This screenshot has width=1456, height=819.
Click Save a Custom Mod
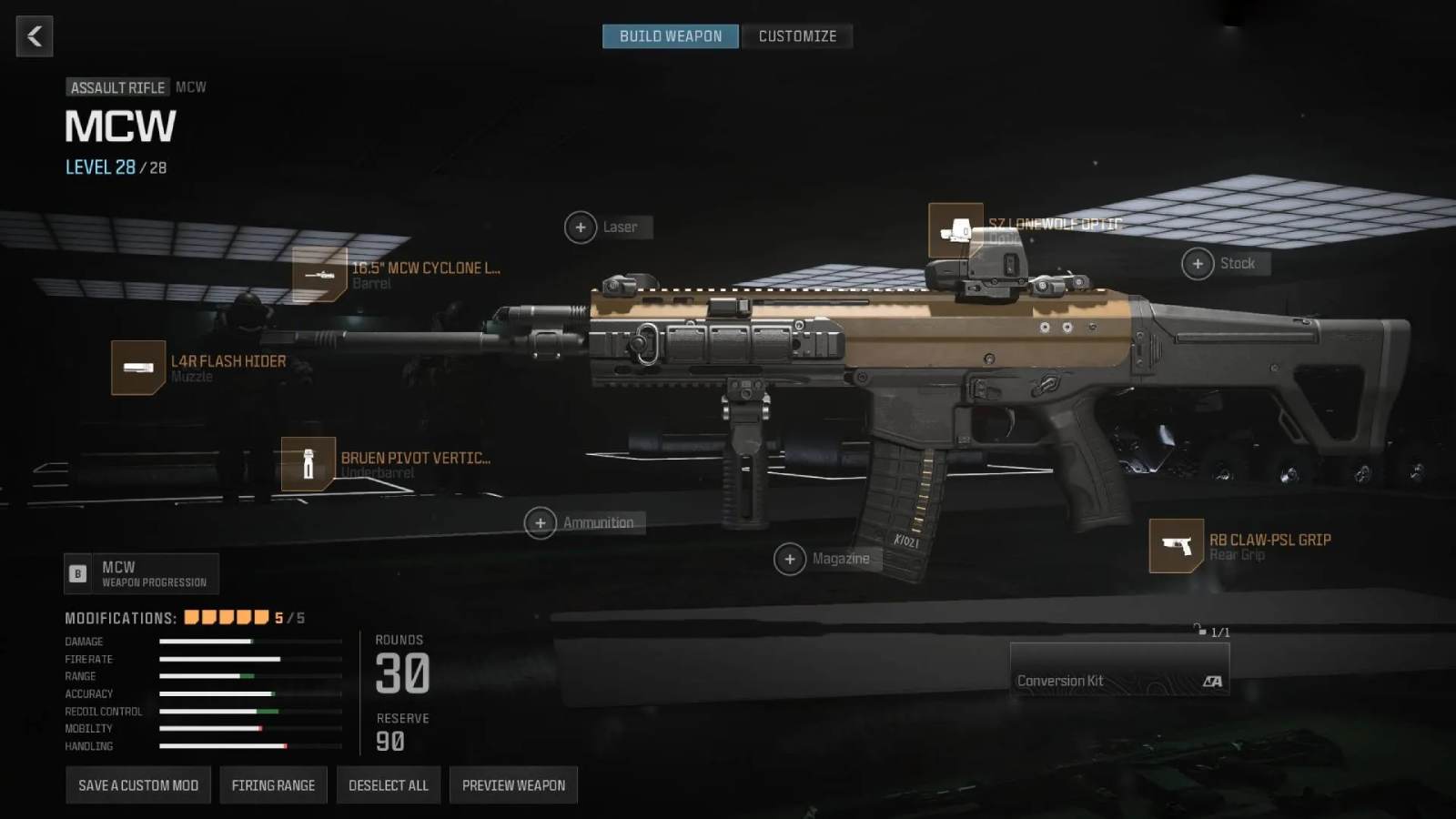coord(137,784)
